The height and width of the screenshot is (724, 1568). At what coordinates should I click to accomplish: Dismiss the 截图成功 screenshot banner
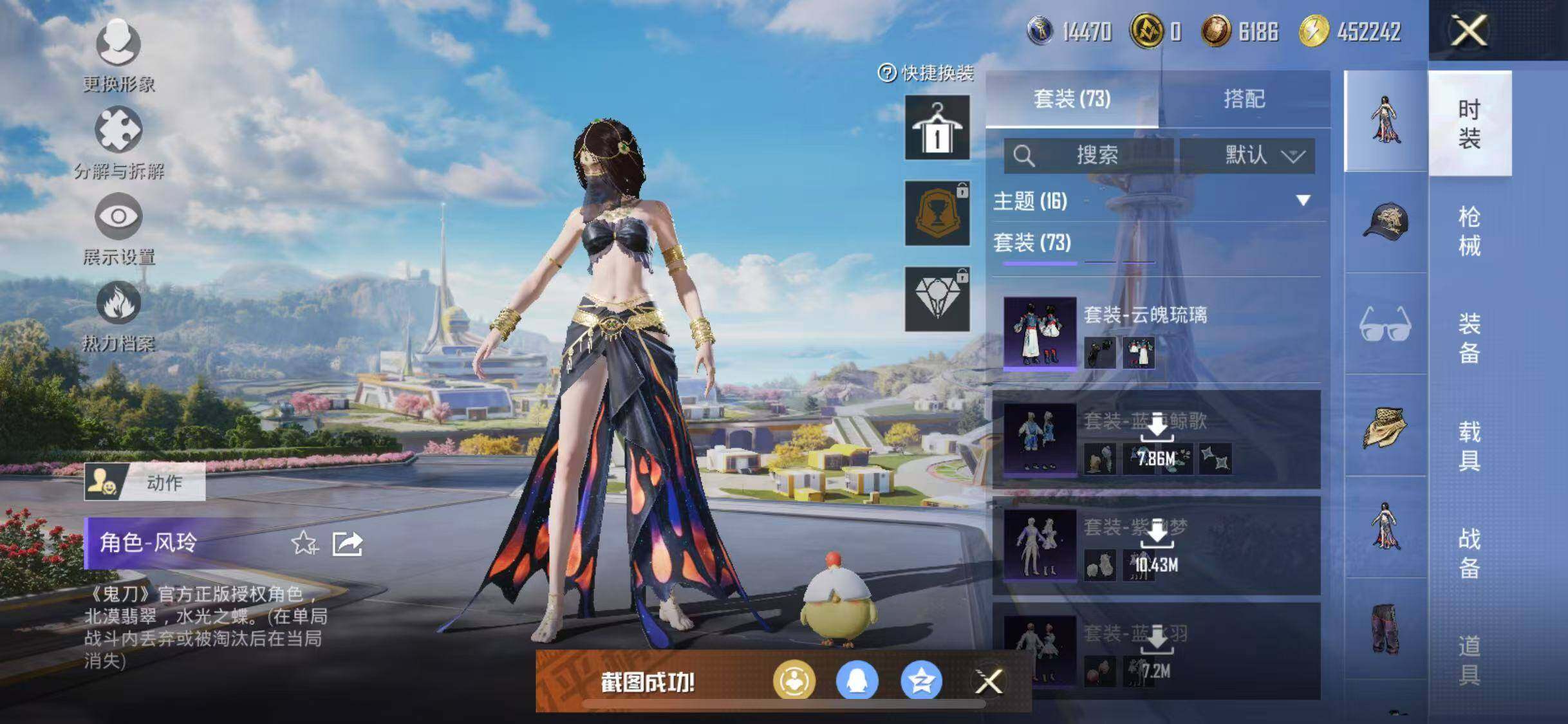tap(989, 682)
